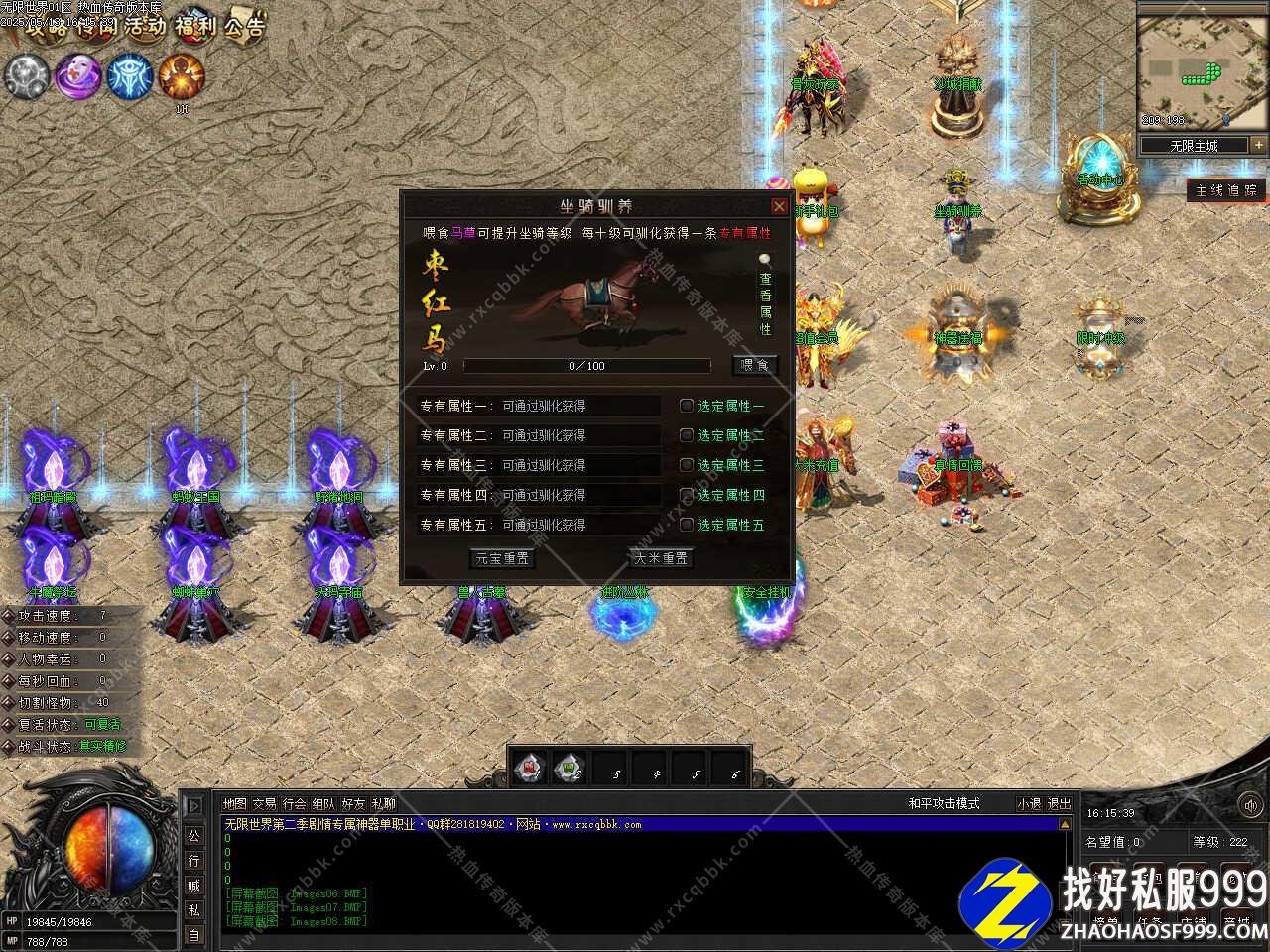The image size is (1270, 952).
Task: Choose the 元宝重置 reset button
Action: (x=502, y=559)
